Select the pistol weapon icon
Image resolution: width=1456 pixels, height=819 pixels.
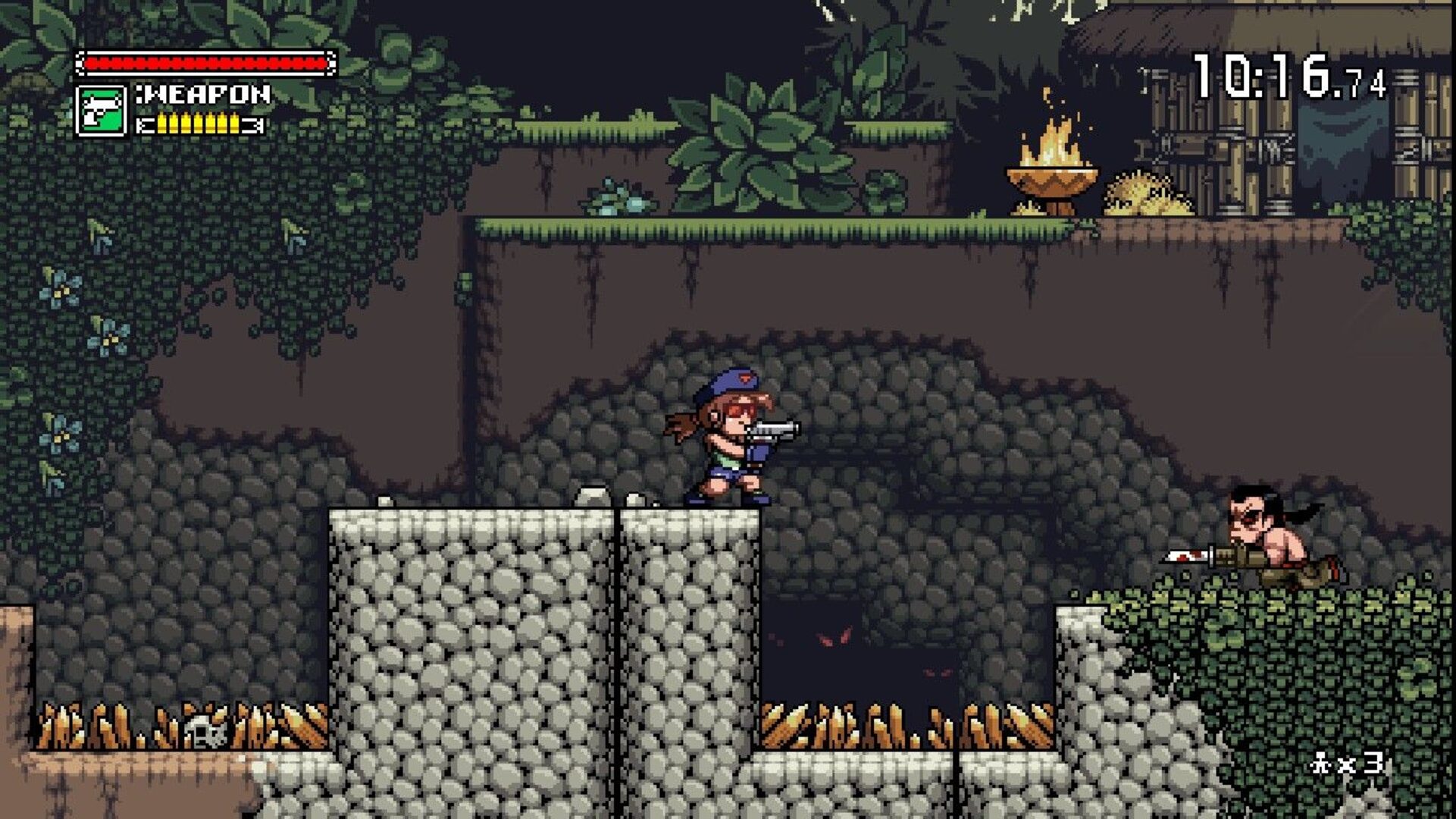pyautogui.click(x=101, y=111)
